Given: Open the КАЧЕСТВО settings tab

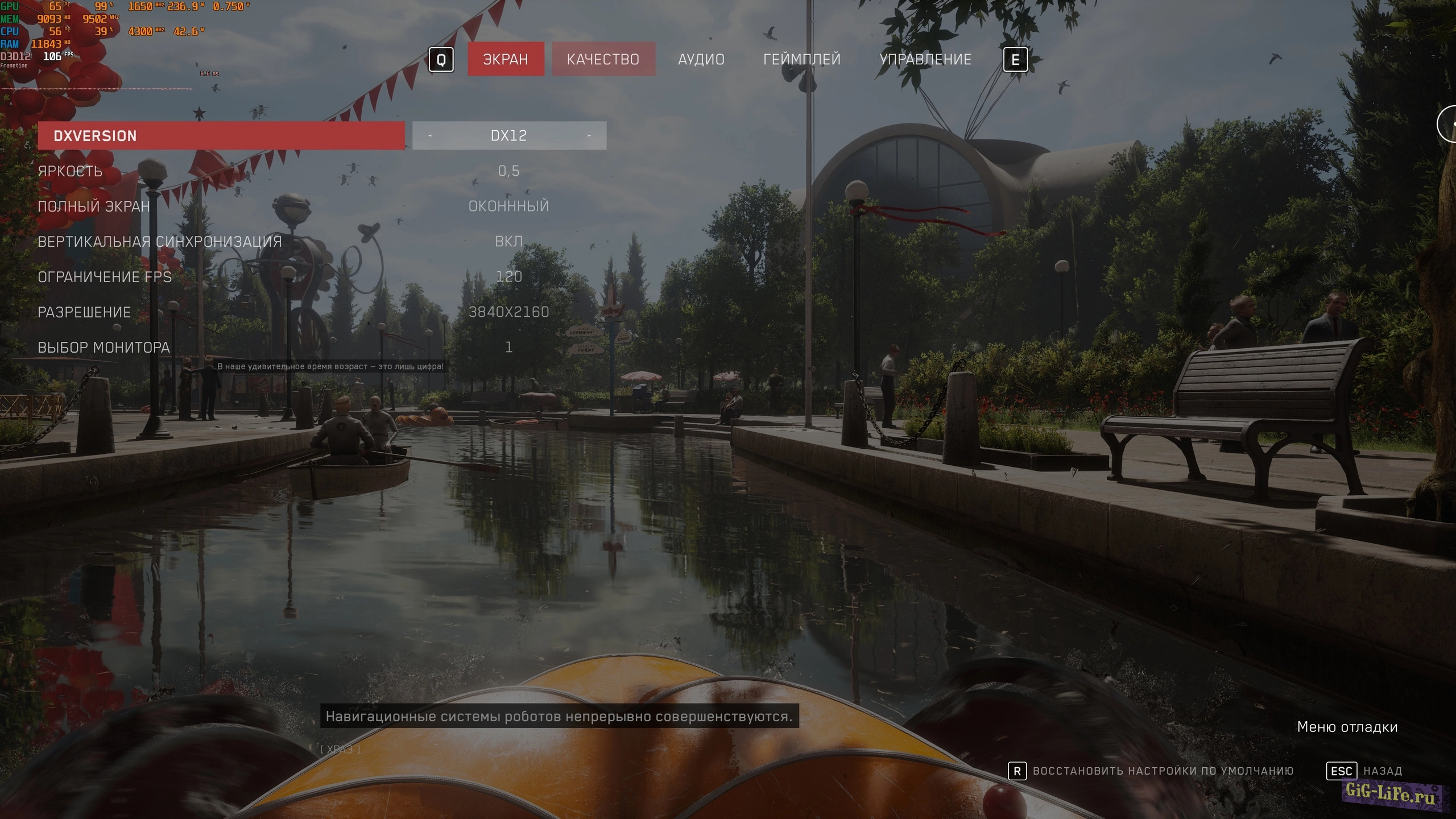Looking at the screenshot, I should [603, 59].
